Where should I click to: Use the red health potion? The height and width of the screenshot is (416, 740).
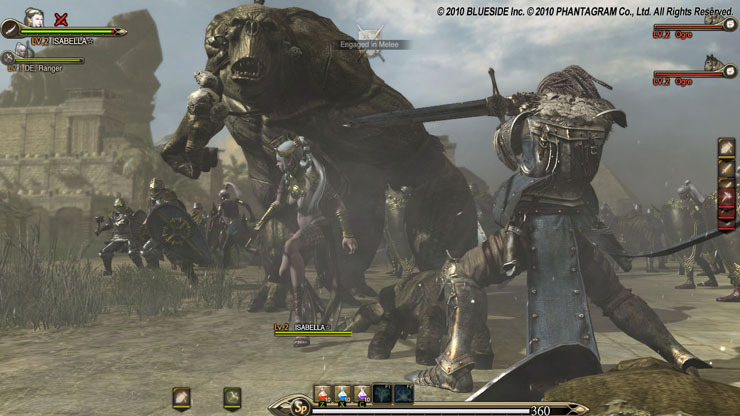[x=323, y=394]
